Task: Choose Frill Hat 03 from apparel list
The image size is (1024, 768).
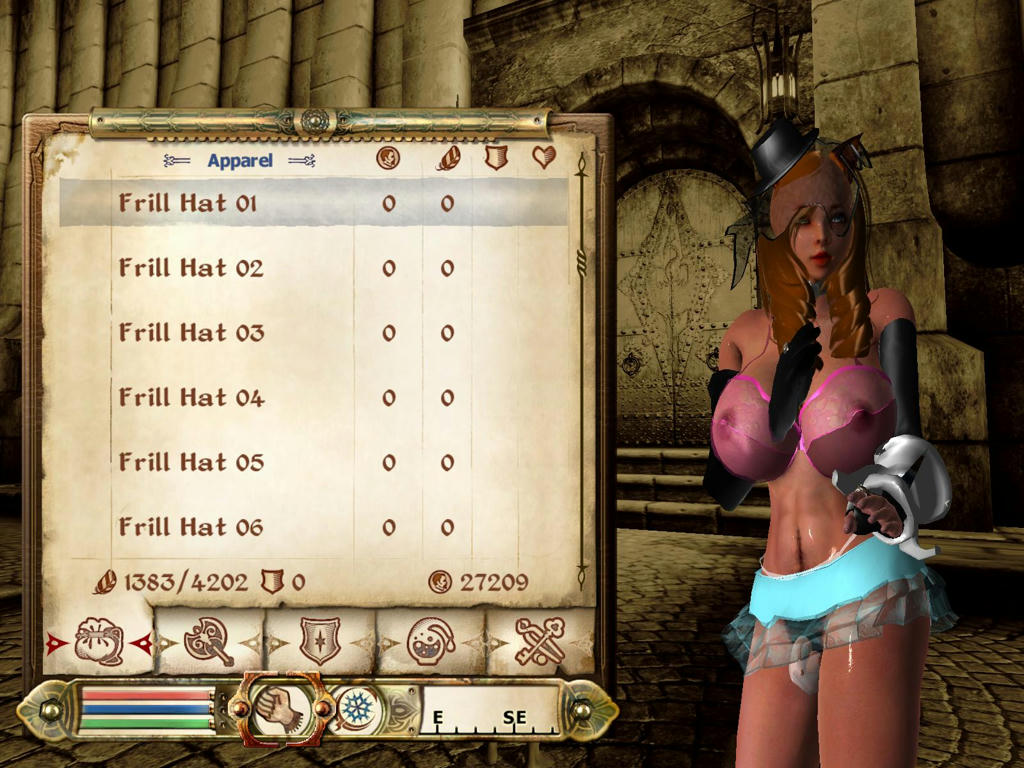Action: pos(191,333)
